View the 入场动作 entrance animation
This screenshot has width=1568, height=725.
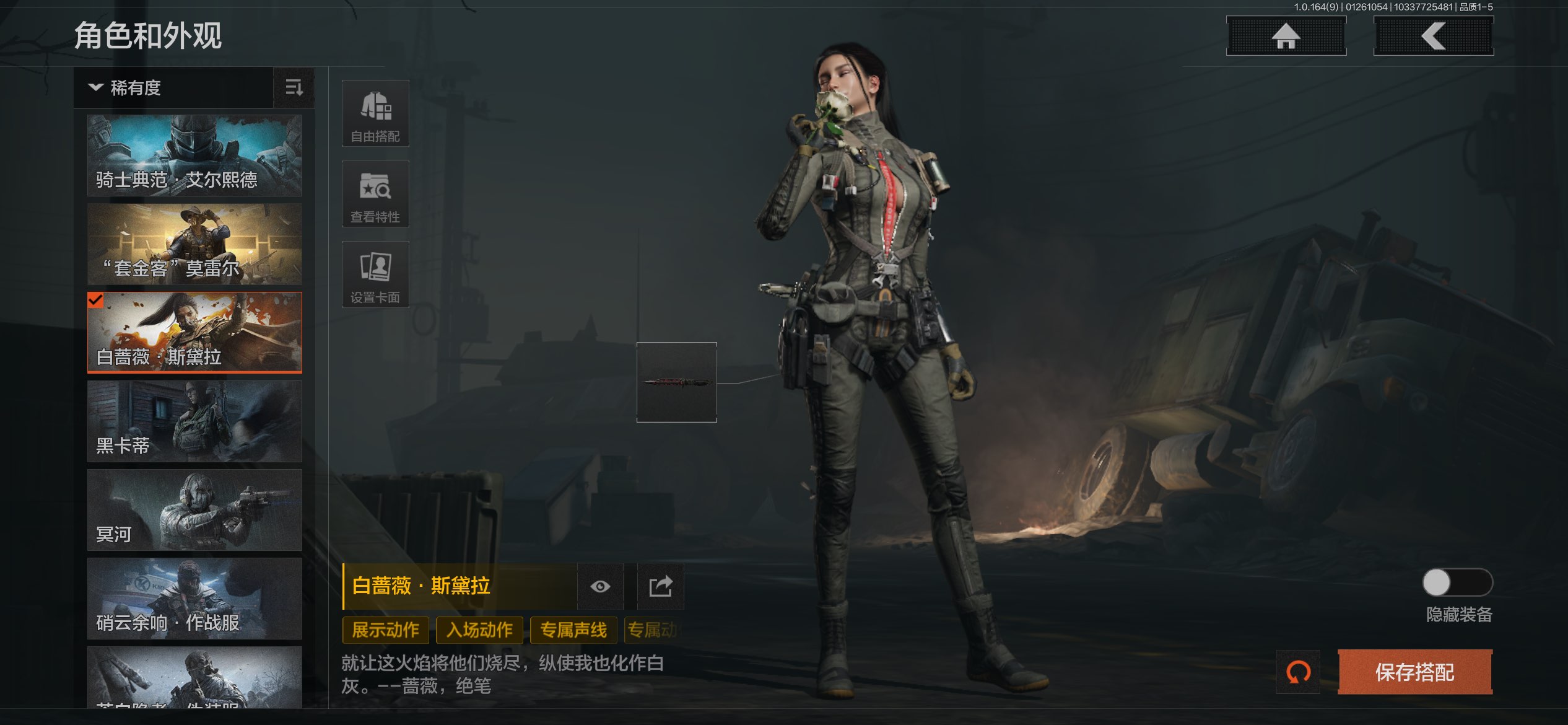[x=479, y=630]
